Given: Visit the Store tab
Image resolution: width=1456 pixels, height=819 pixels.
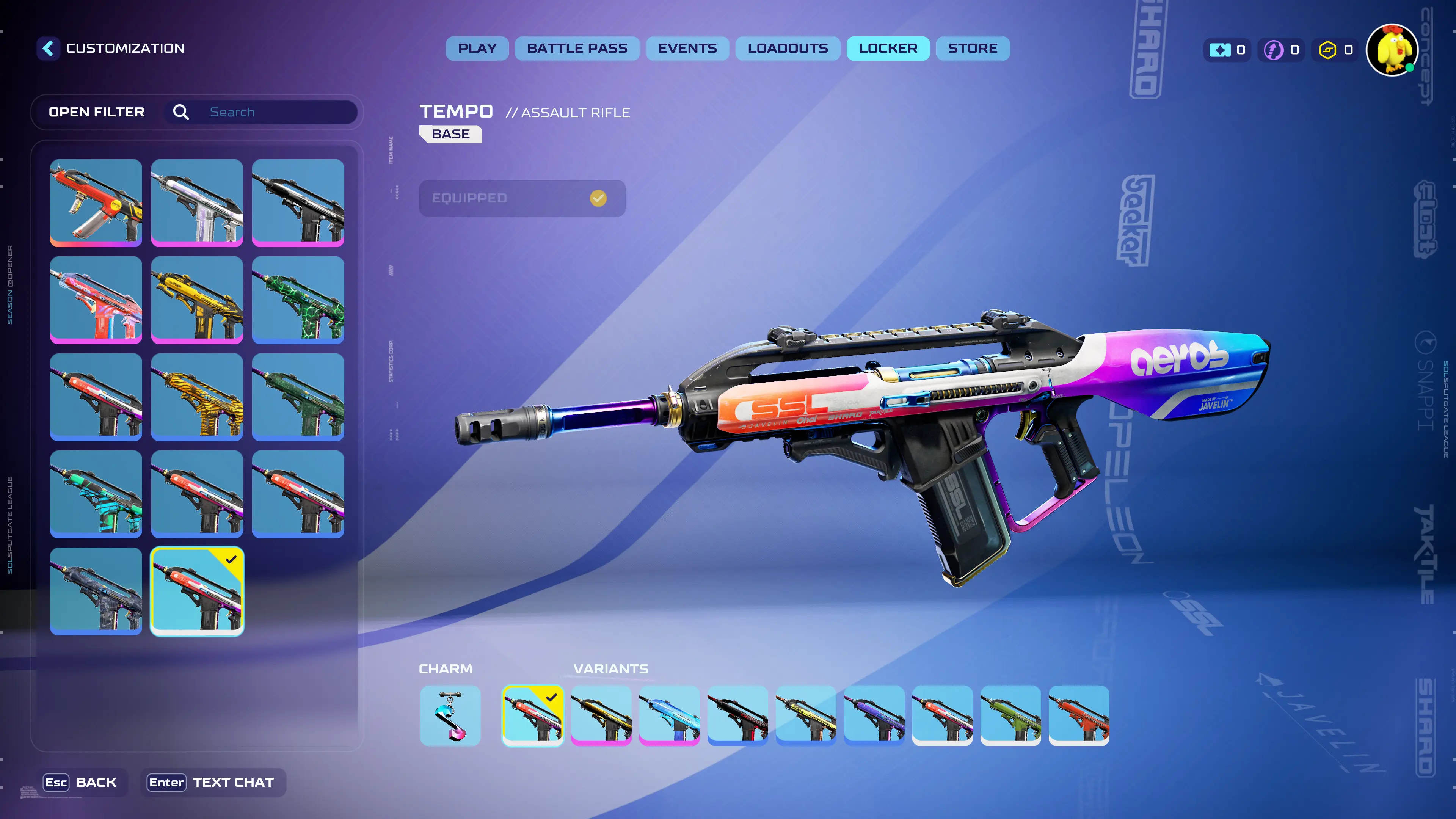Looking at the screenshot, I should 972,49.
